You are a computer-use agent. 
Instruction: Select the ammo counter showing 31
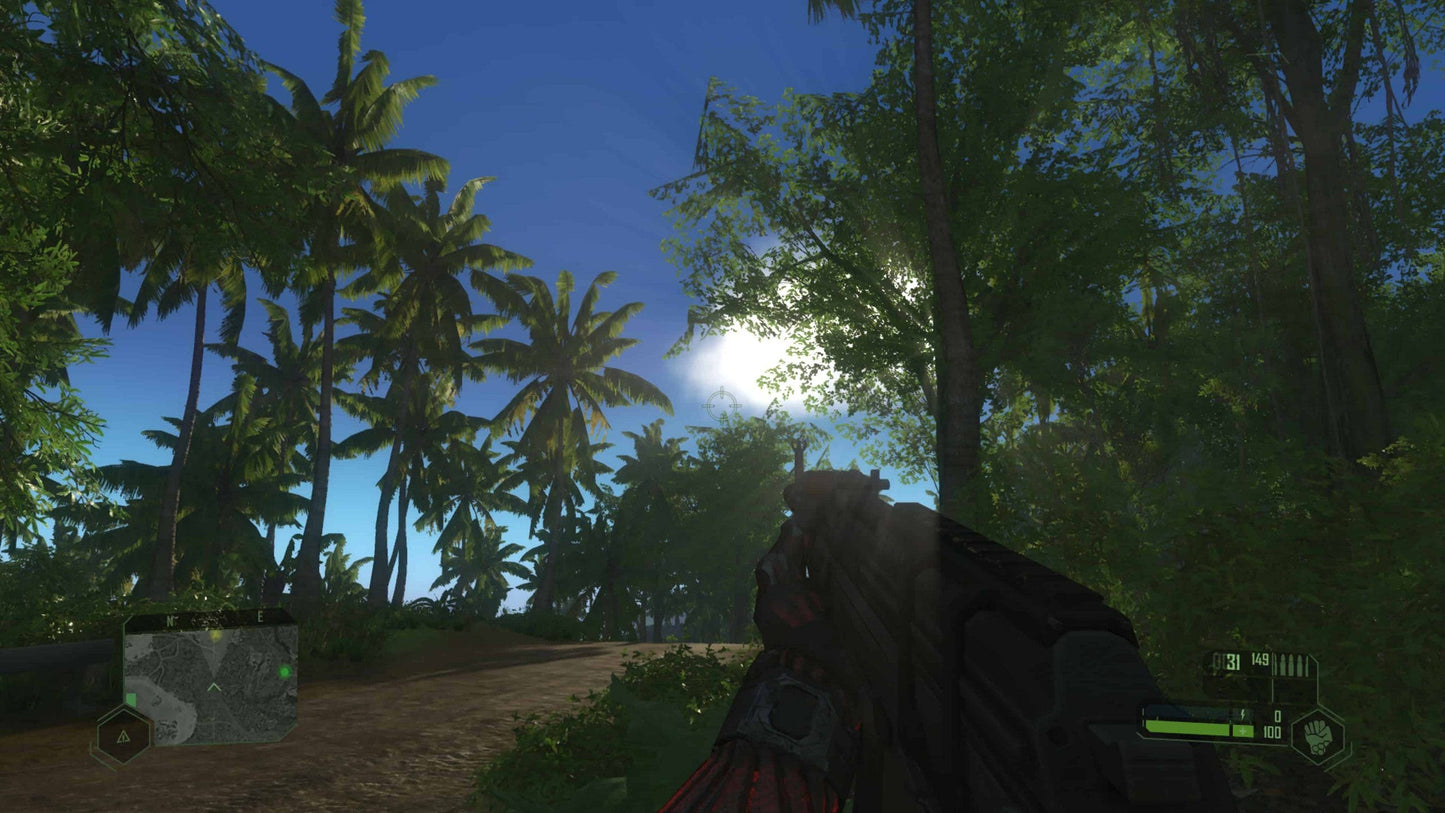tap(1231, 662)
